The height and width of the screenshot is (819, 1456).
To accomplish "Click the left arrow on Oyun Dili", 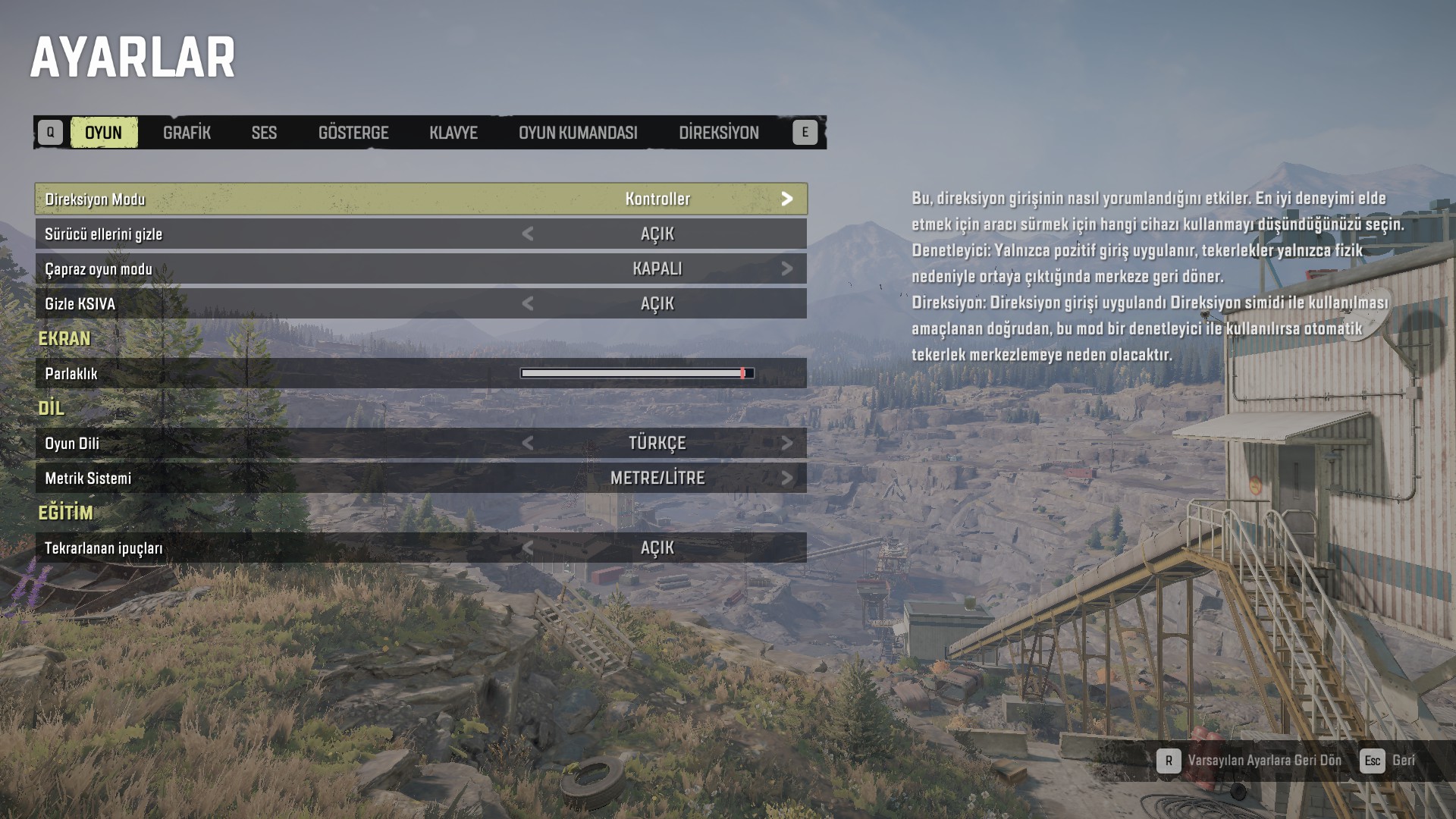I will click(x=528, y=443).
